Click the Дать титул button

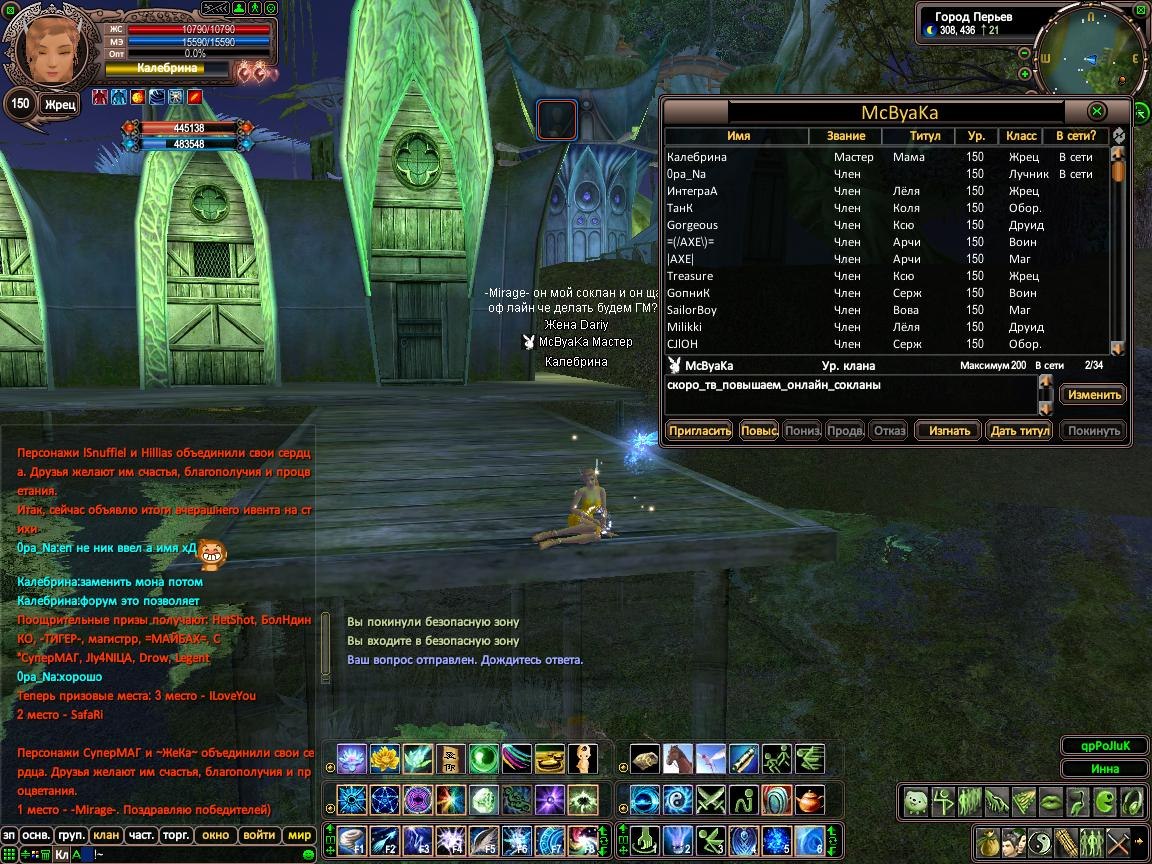[x=1019, y=431]
